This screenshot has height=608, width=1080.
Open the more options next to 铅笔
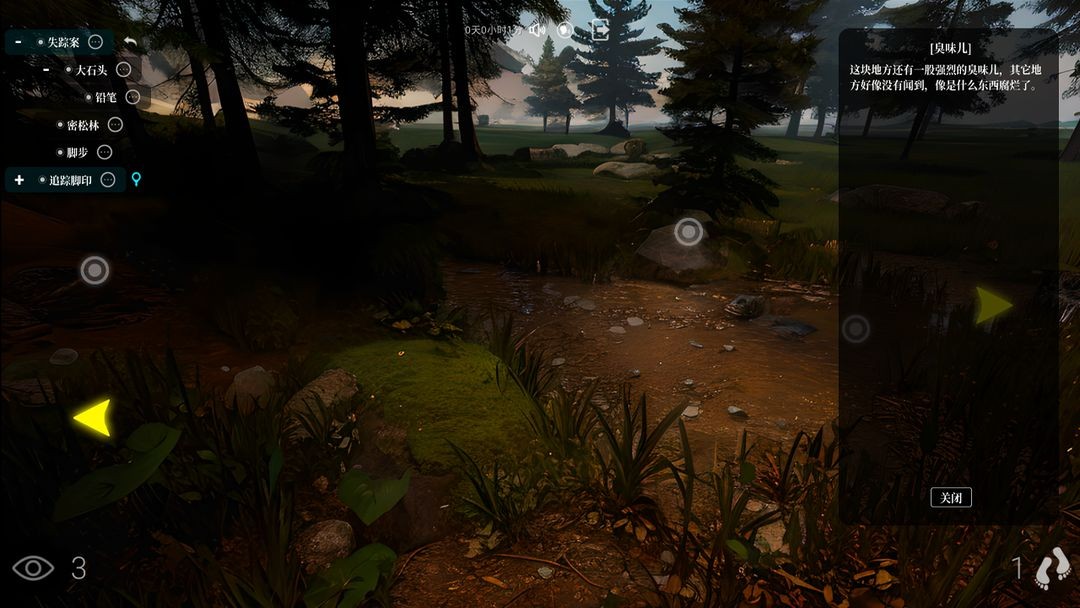point(132,97)
